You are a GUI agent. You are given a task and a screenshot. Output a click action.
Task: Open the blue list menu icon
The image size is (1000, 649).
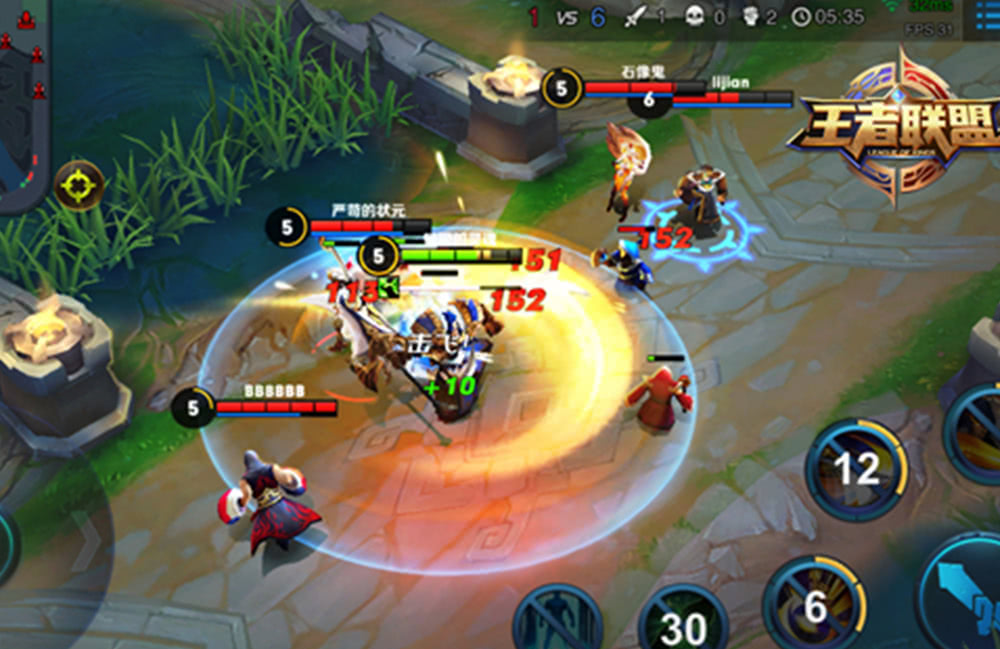click(x=983, y=17)
